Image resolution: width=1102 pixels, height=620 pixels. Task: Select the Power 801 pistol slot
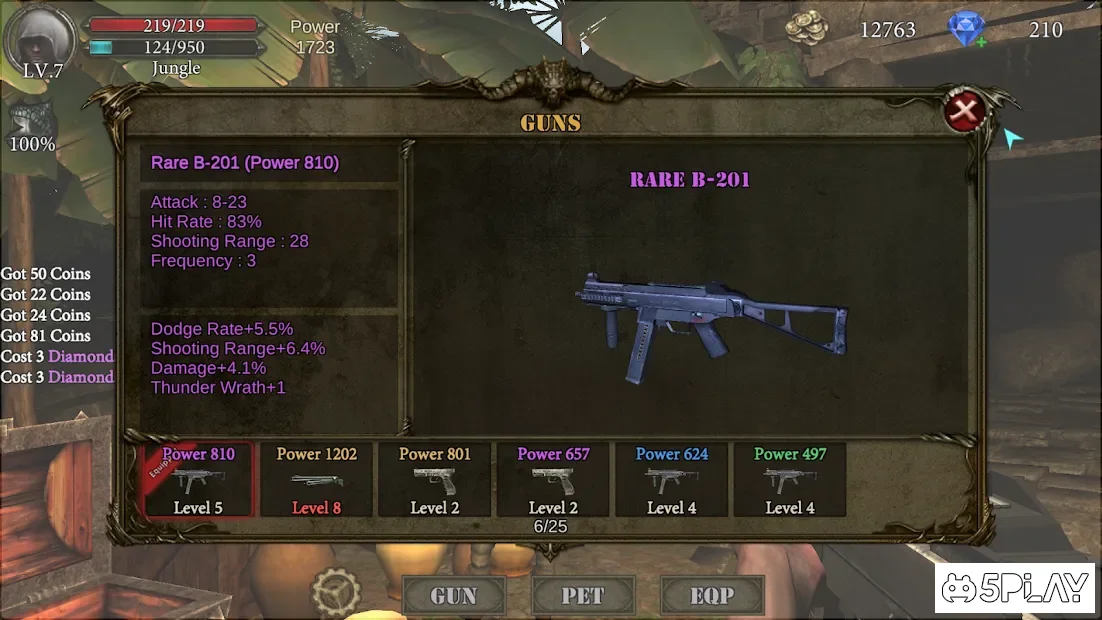434,480
